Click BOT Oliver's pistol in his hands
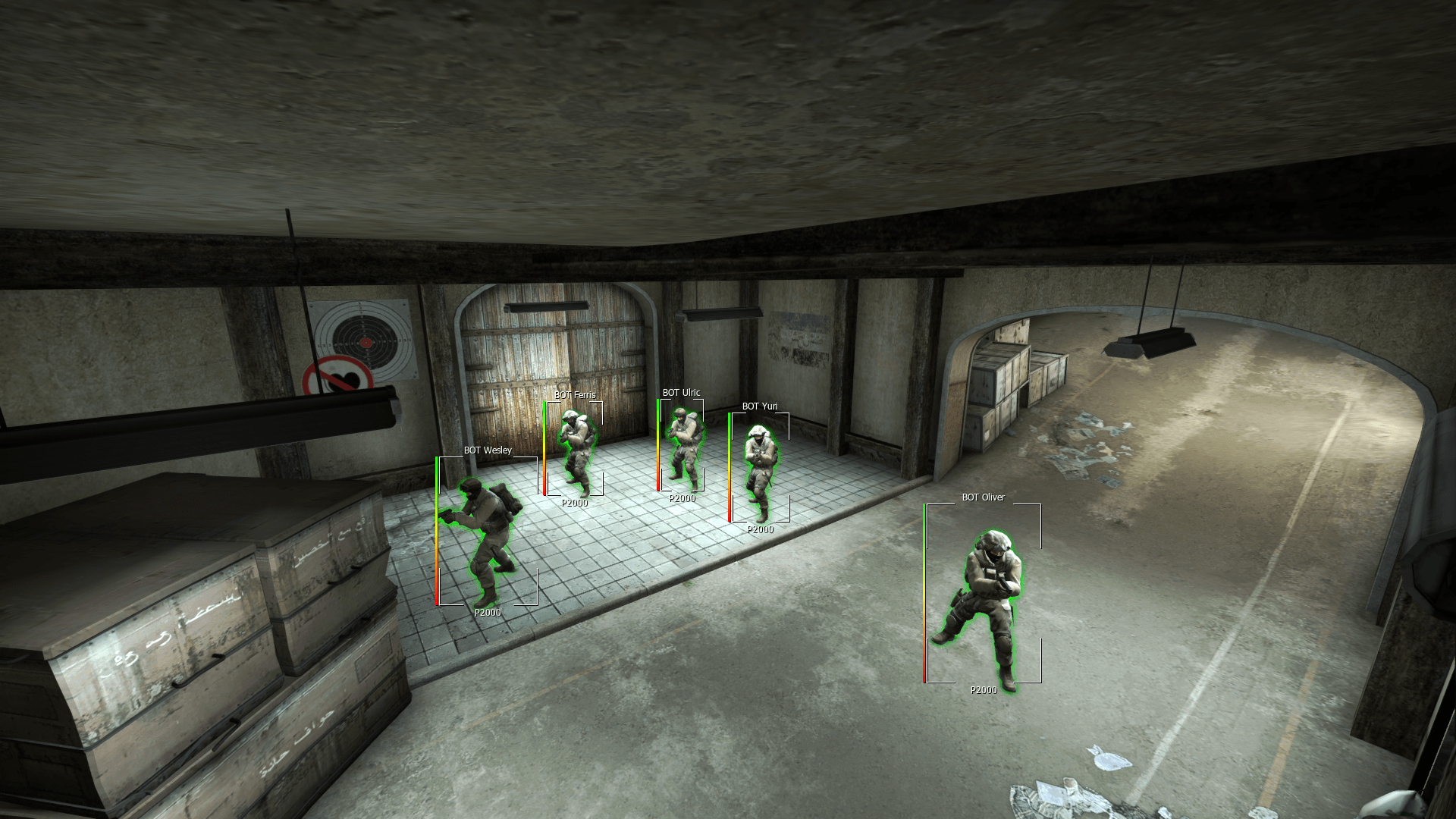 point(1005,584)
